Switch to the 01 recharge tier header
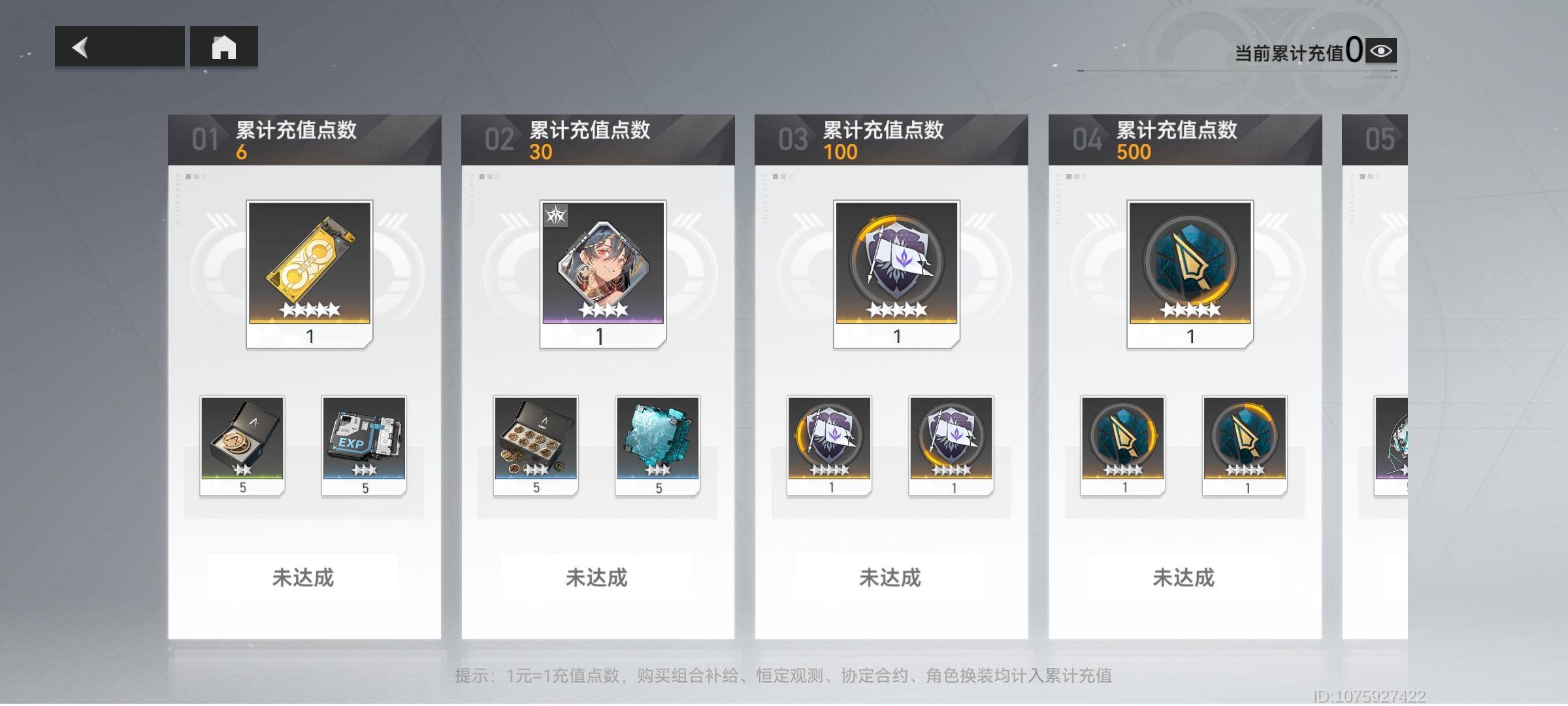The width and height of the screenshot is (1568, 706). [x=304, y=139]
